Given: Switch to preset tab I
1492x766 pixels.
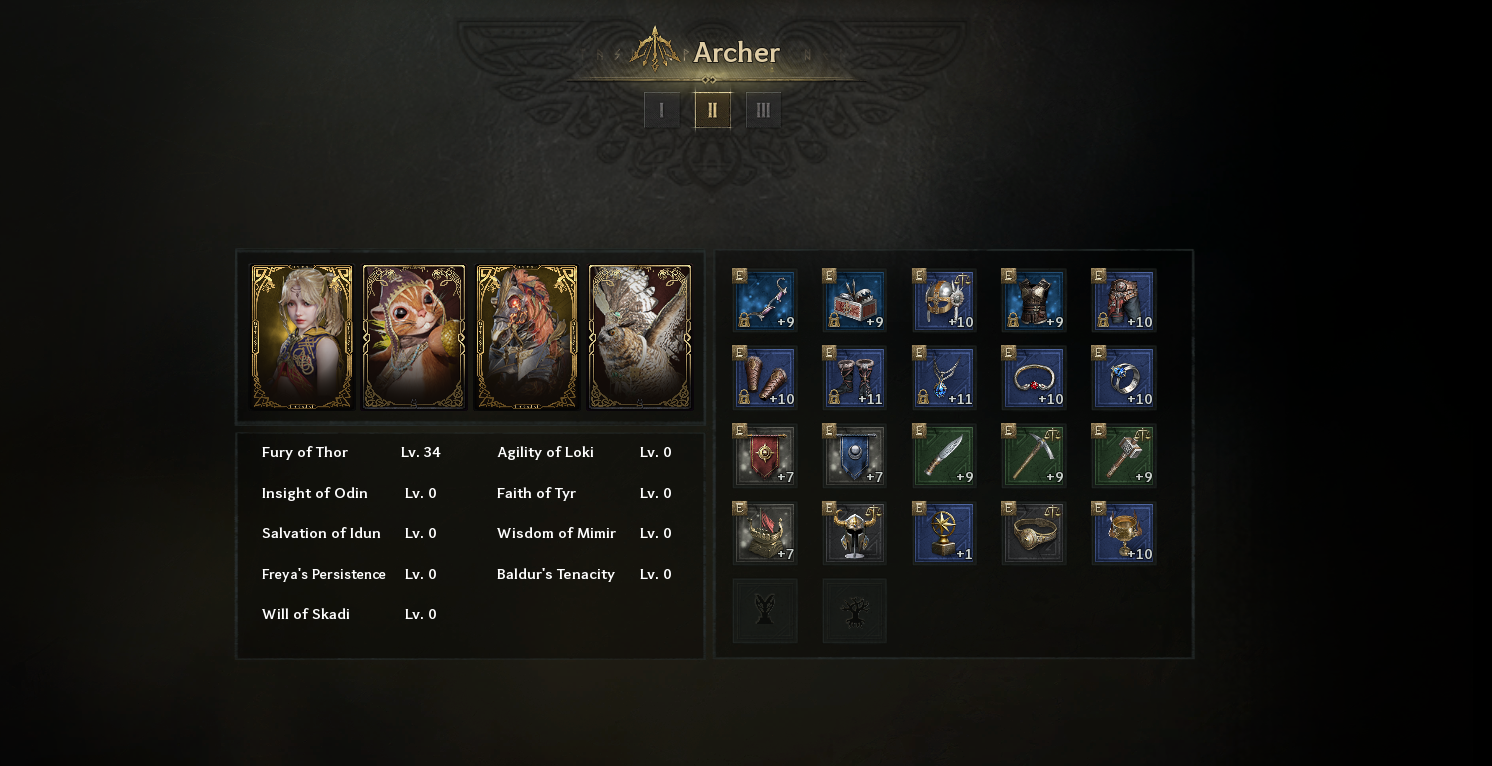Looking at the screenshot, I should [x=662, y=110].
